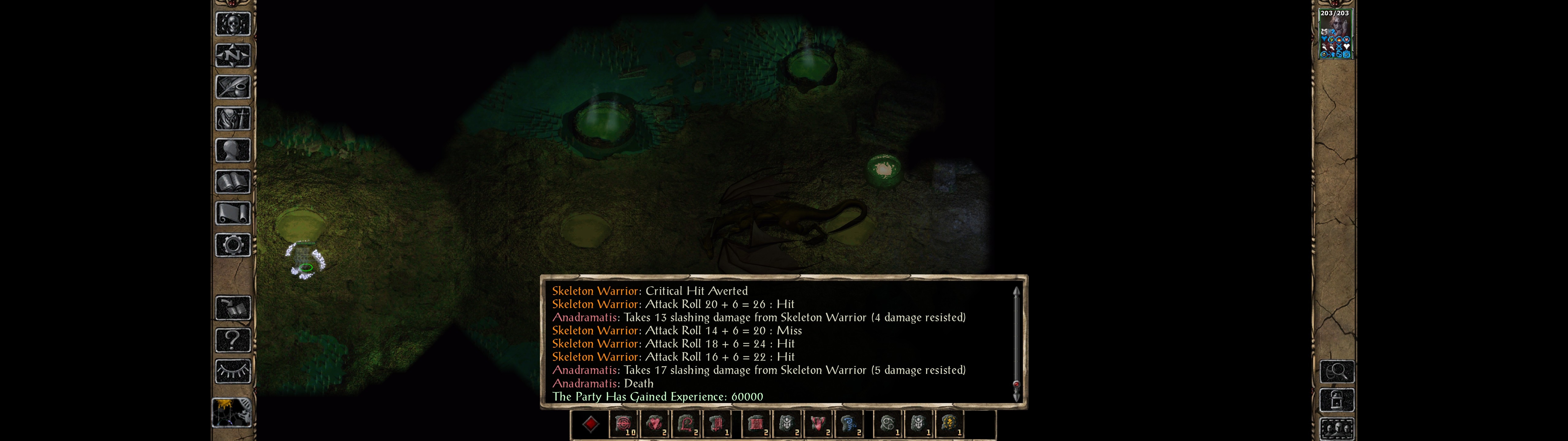Open the area map with the compass button
Viewport: 1568px width, 441px height.
click(x=232, y=55)
